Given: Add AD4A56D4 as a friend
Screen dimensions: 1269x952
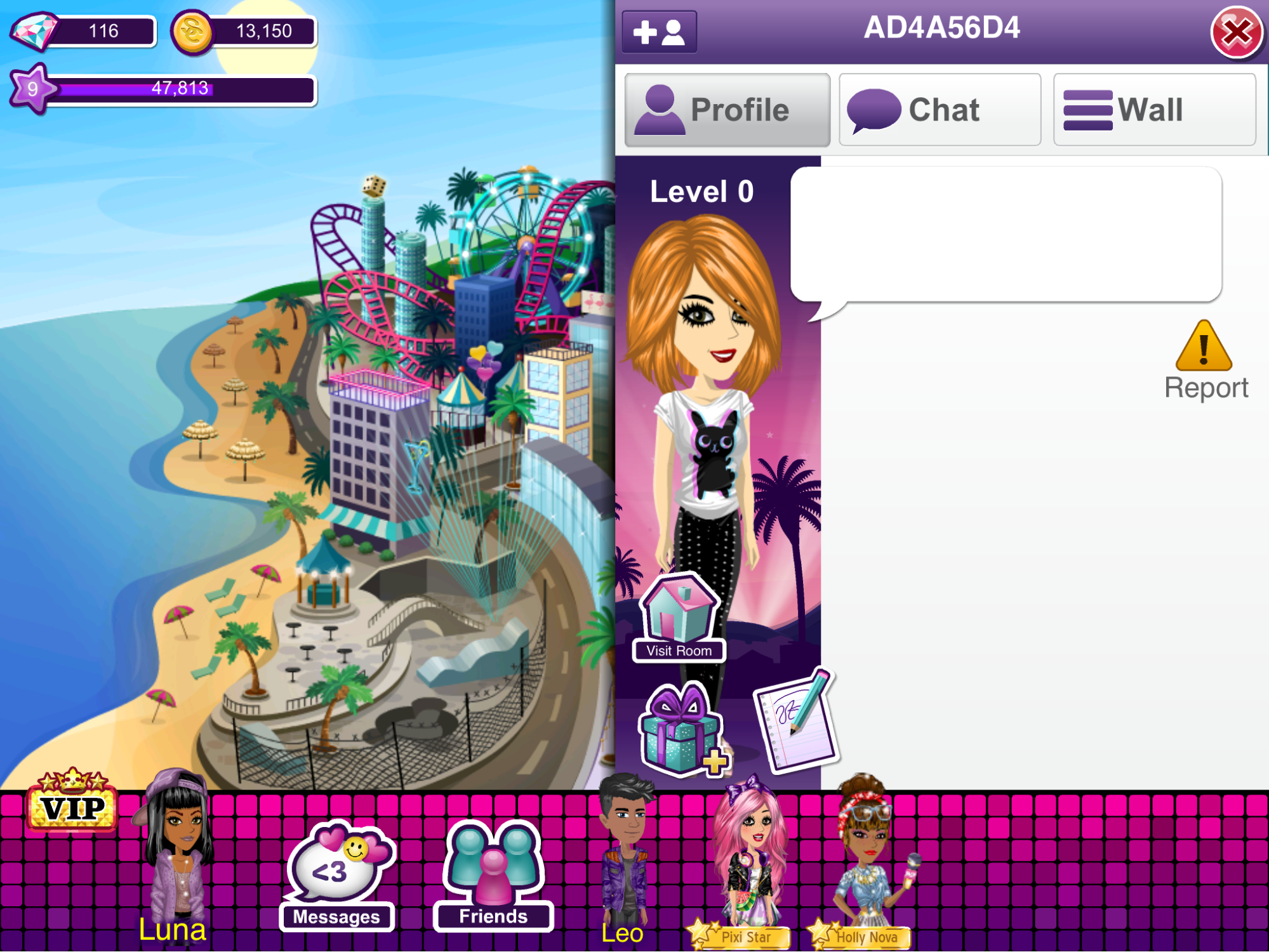Looking at the screenshot, I should [x=659, y=32].
